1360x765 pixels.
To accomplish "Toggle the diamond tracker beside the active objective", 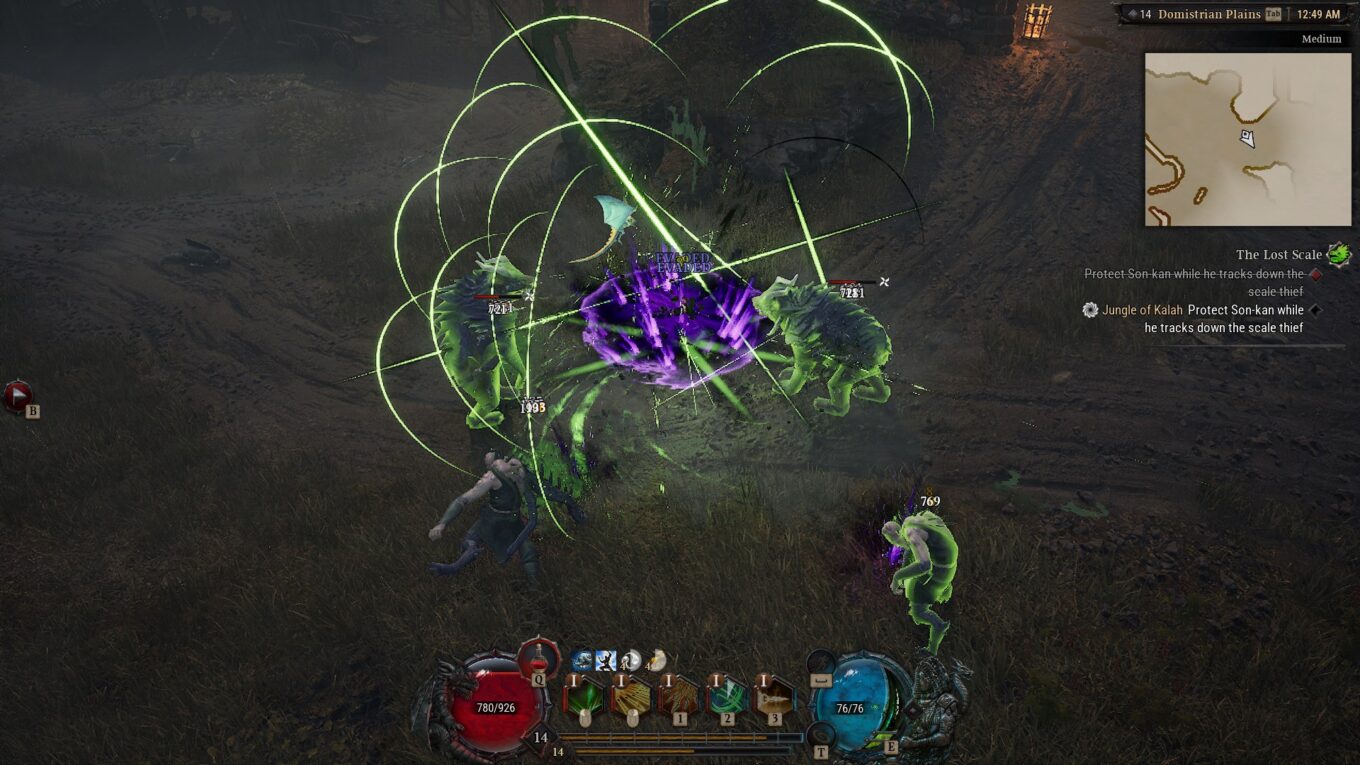I will click(x=1316, y=311).
